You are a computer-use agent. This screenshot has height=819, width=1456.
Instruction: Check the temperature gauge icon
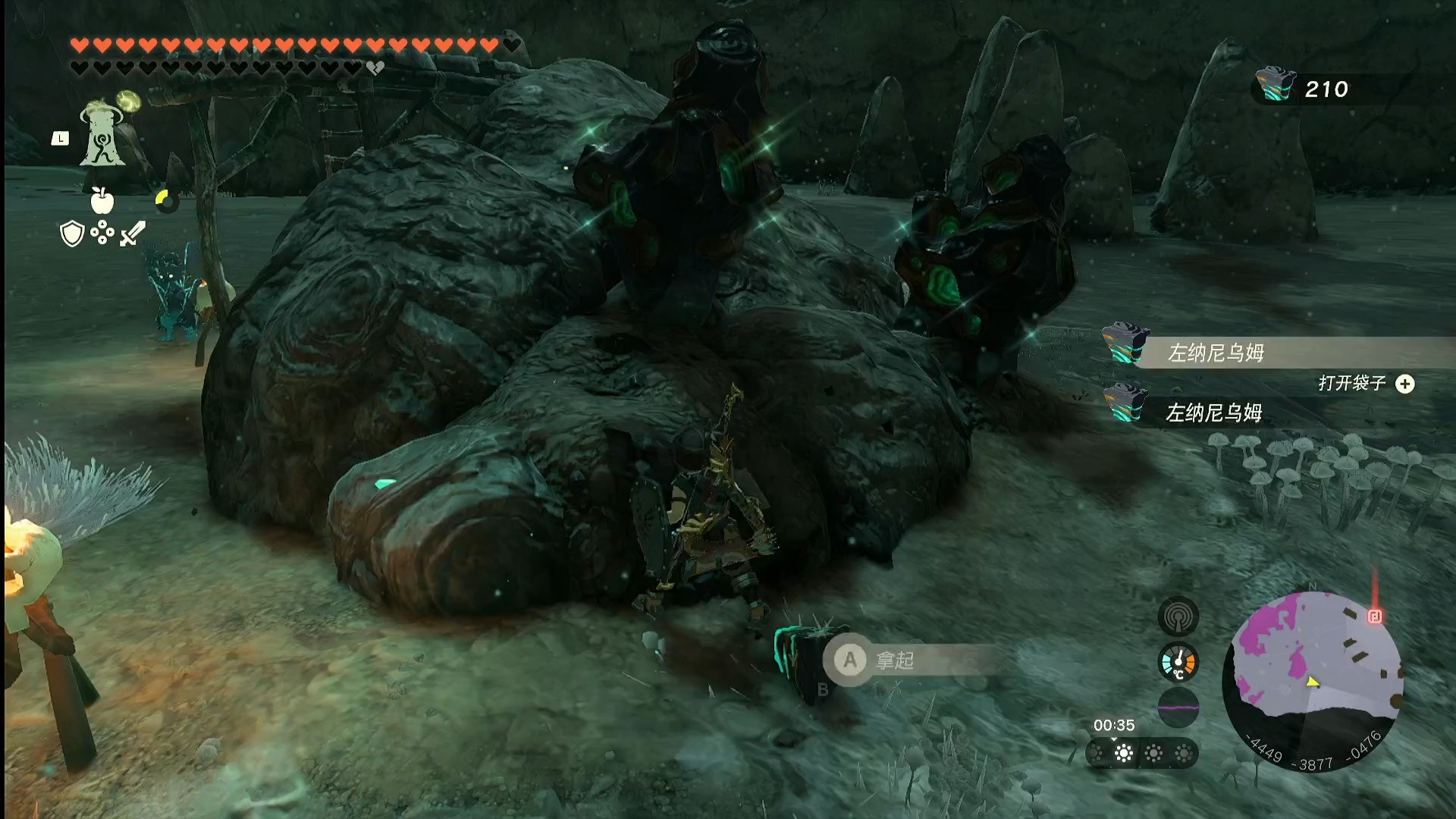coord(1178,662)
